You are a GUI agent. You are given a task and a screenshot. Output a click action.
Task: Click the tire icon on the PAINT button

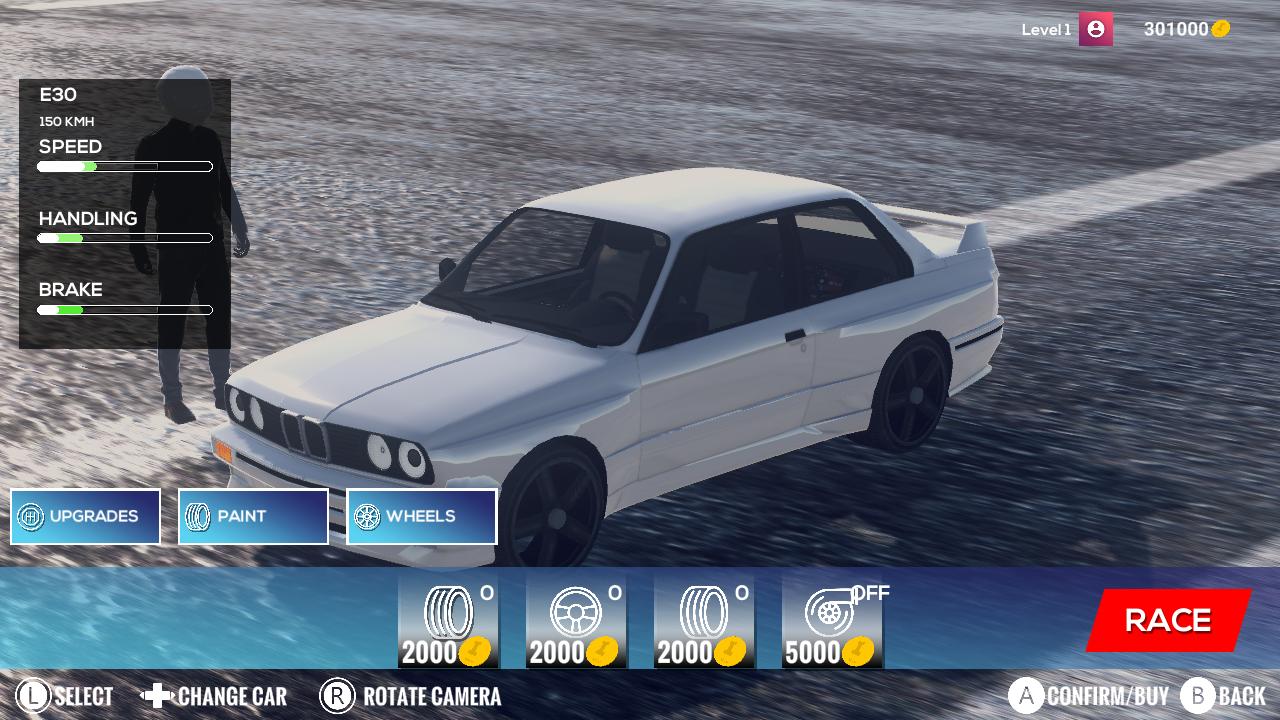pyautogui.click(x=197, y=516)
